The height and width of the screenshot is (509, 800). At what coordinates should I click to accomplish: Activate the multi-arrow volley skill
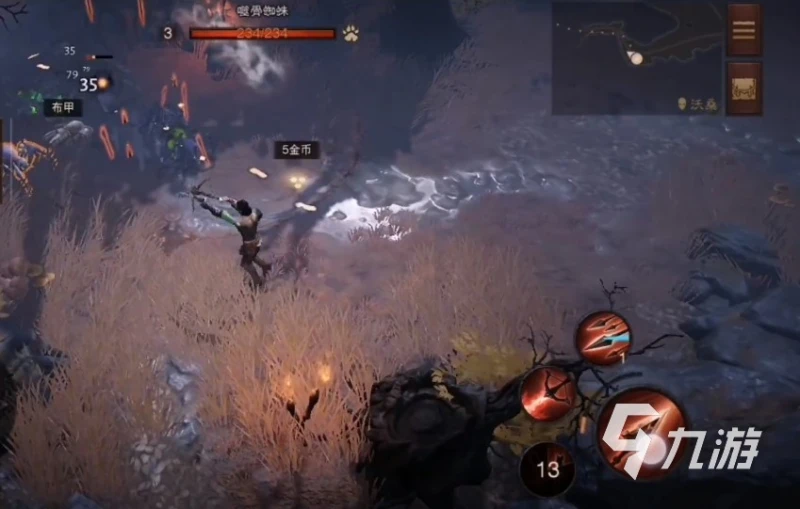click(602, 338)
